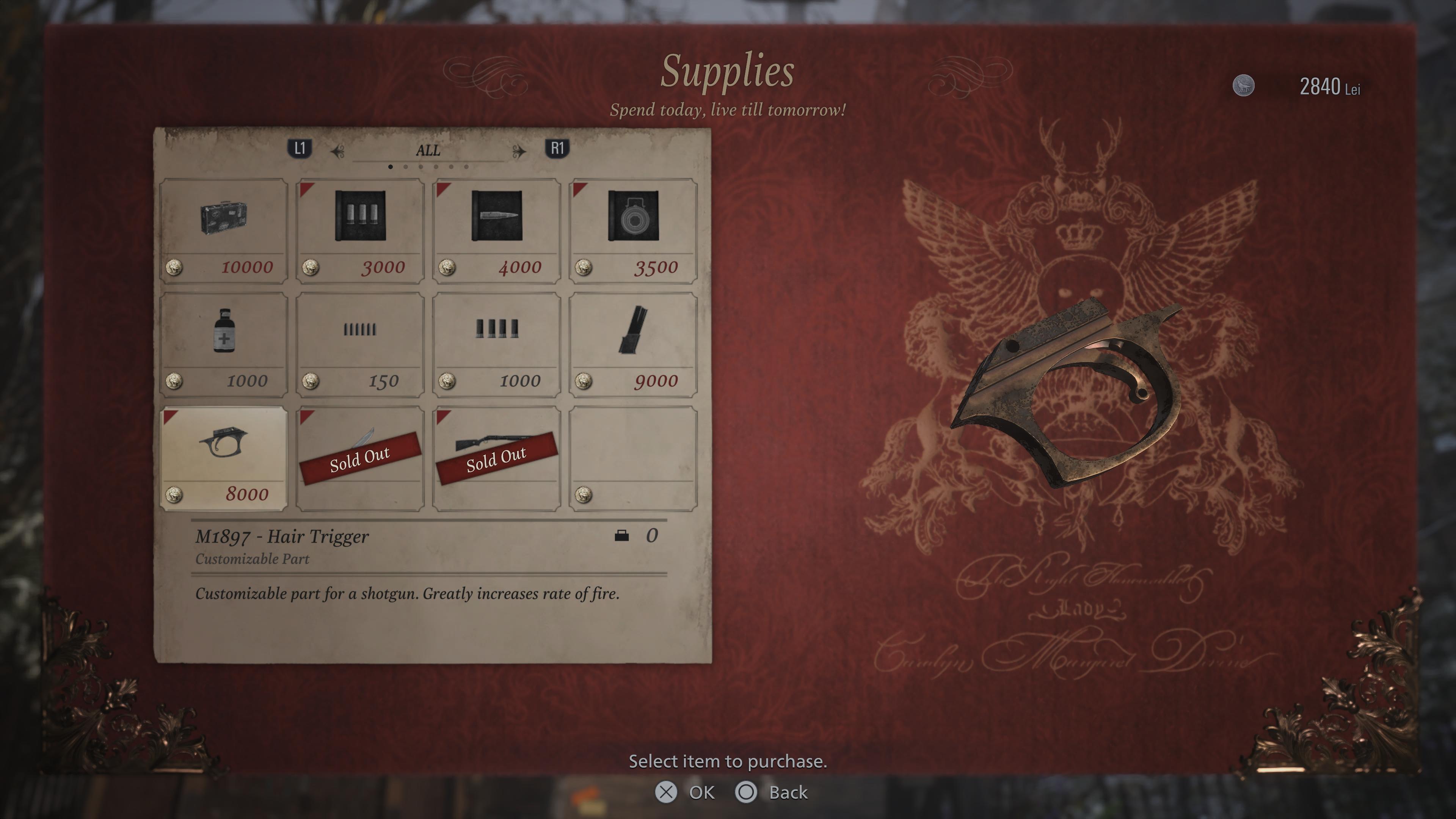The width and height of the screenshot is (1456, 819).
Task: Select the extended magazine priced 9000
Action: (633, 344)
